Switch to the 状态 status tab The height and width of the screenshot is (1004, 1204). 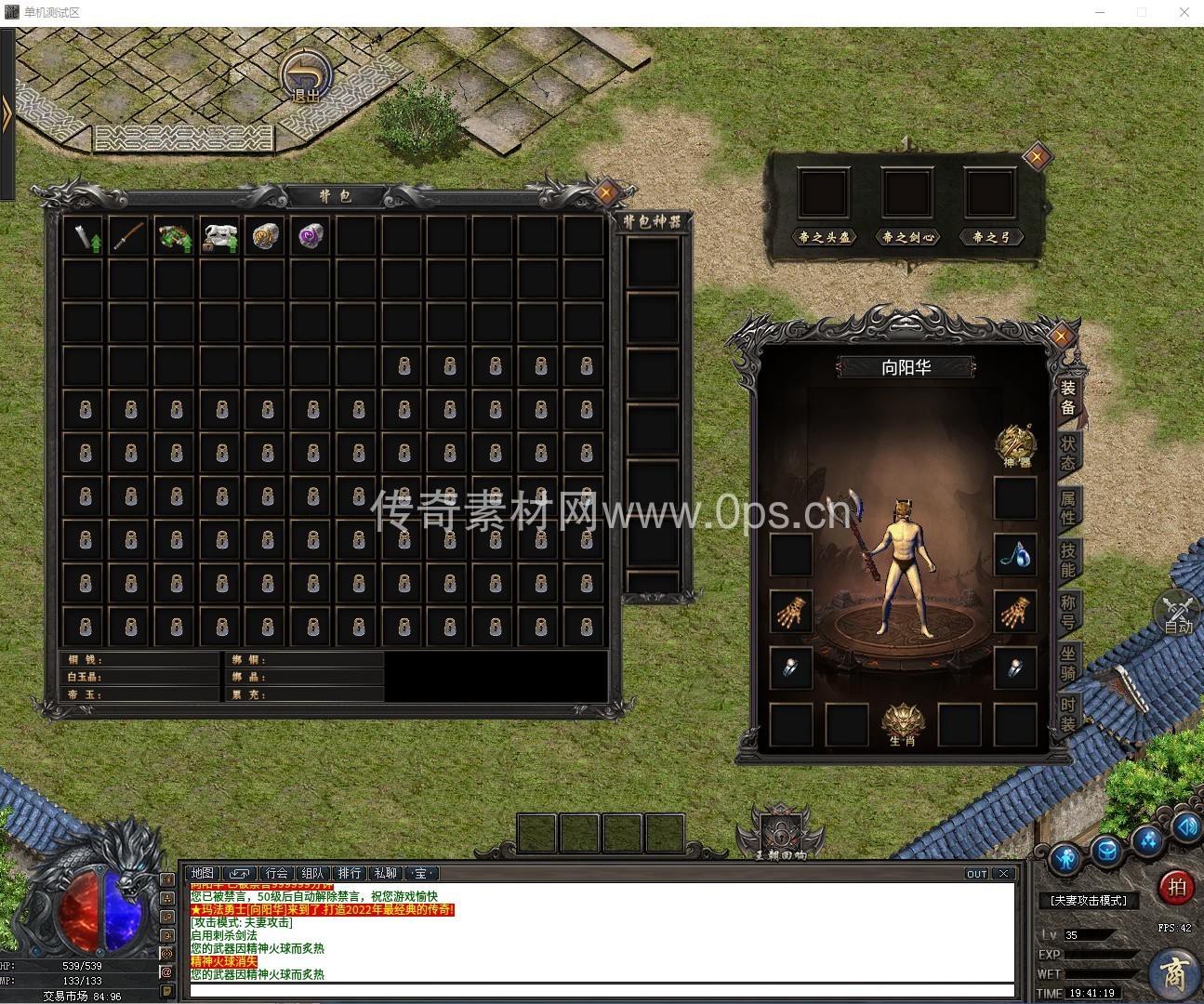coord(1067,452)
